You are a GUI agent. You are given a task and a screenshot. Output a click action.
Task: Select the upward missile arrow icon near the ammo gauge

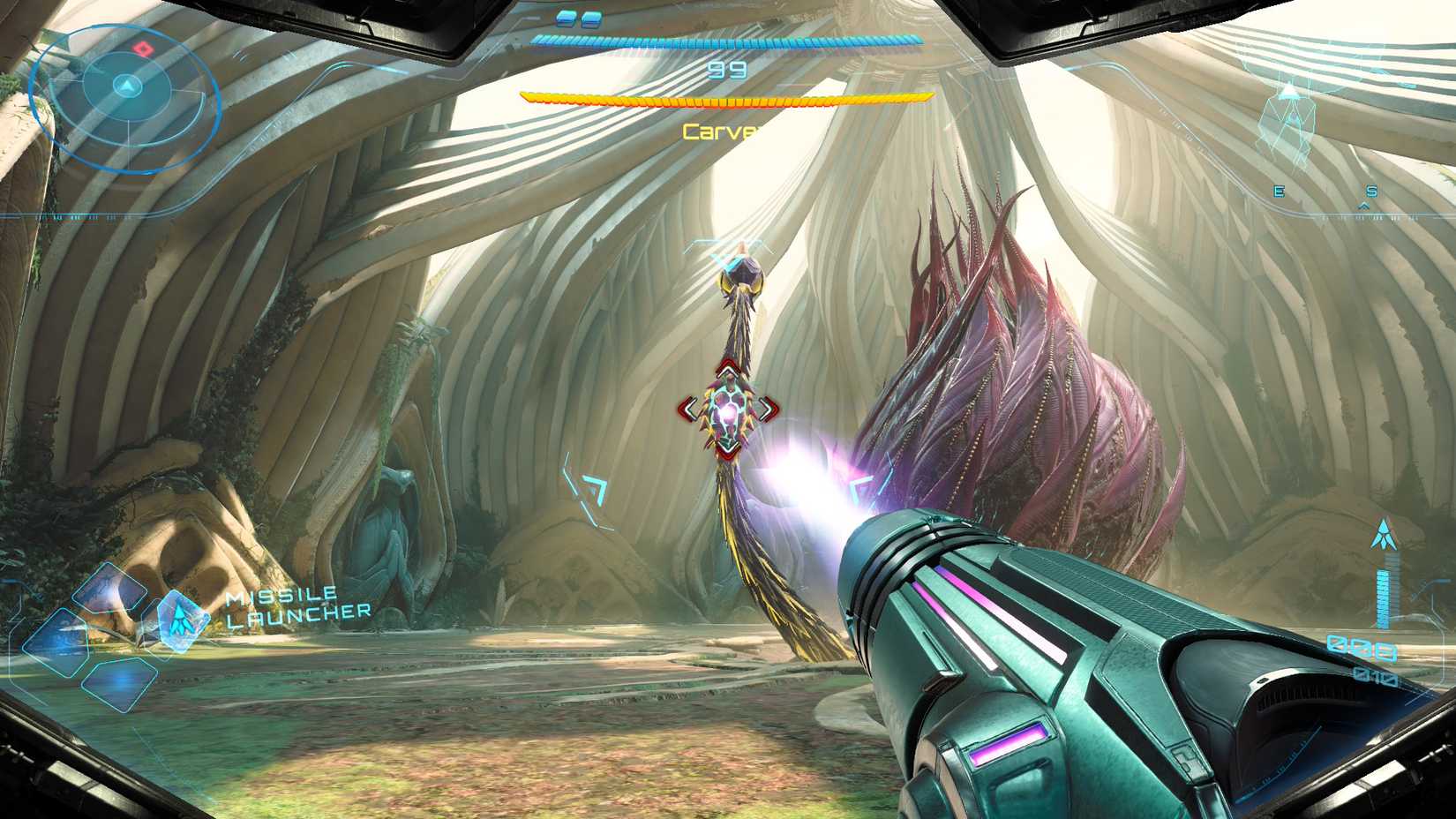click(1384, 534)
